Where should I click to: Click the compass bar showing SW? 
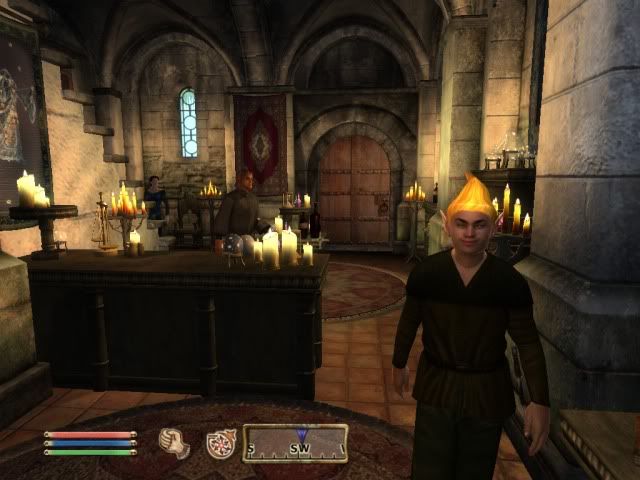tap(295, 443)
